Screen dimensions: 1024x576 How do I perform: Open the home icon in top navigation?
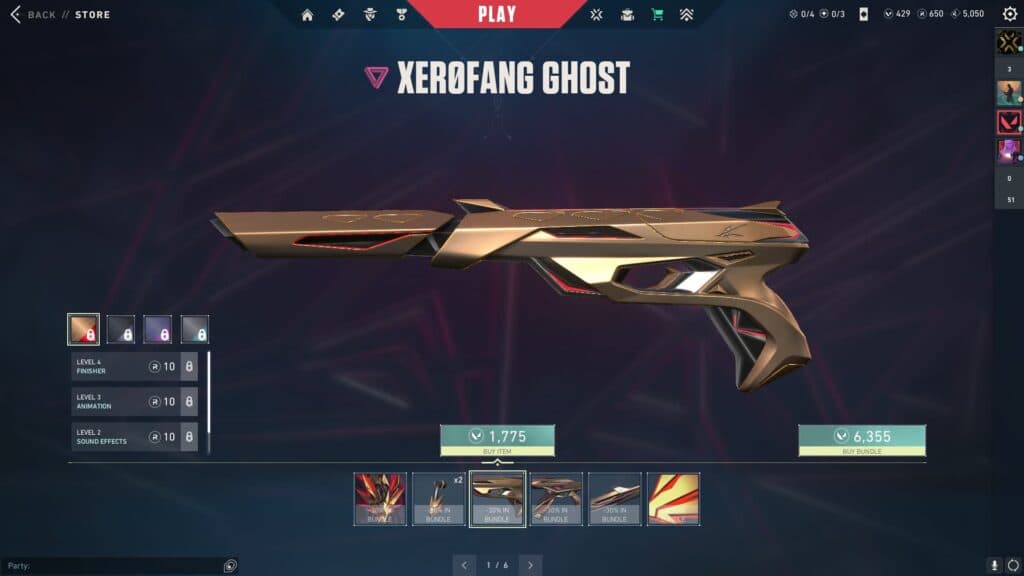(307, 15)
